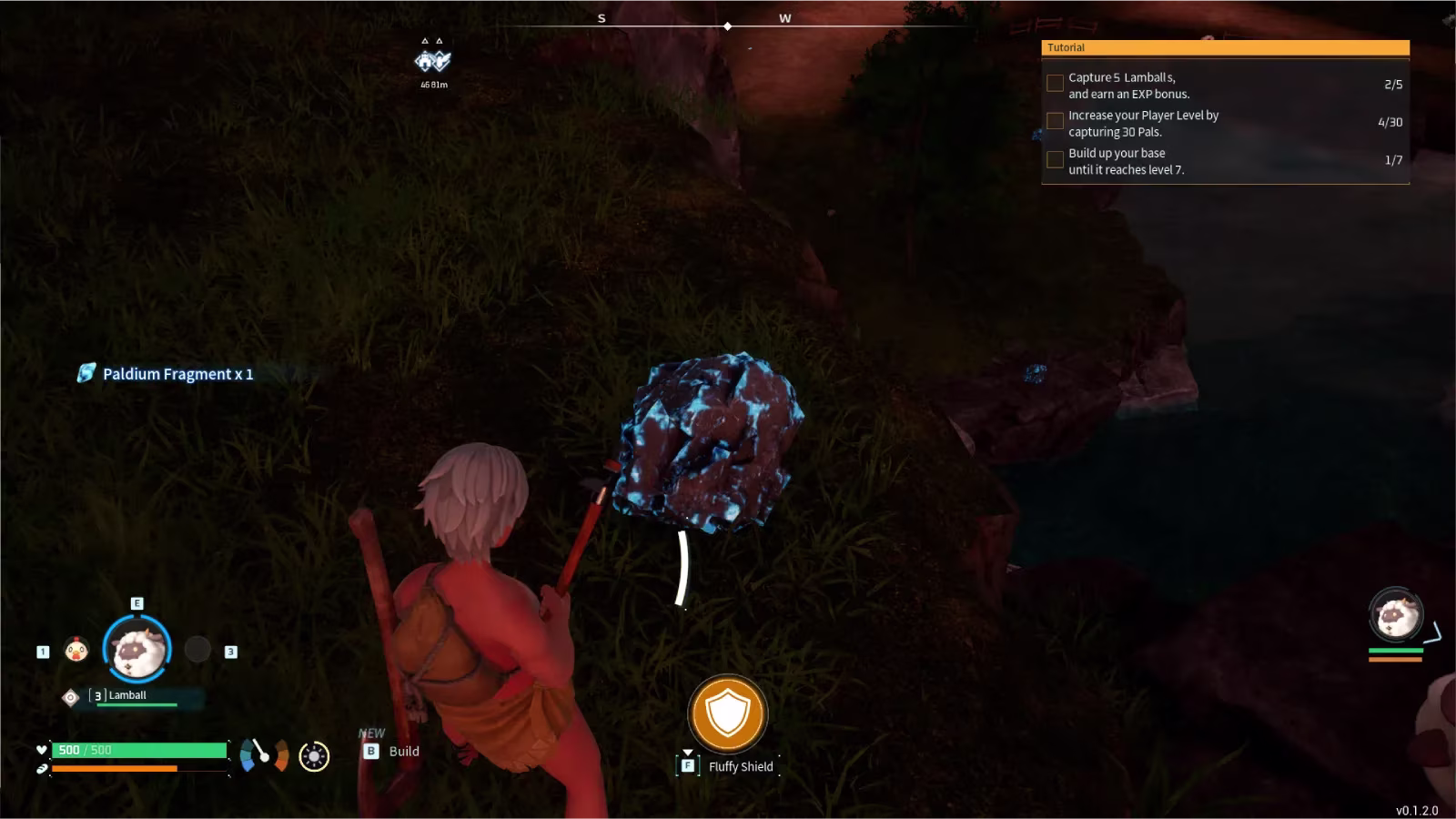
Task: Click the base location marker on the compass
Action: [433, 60]
